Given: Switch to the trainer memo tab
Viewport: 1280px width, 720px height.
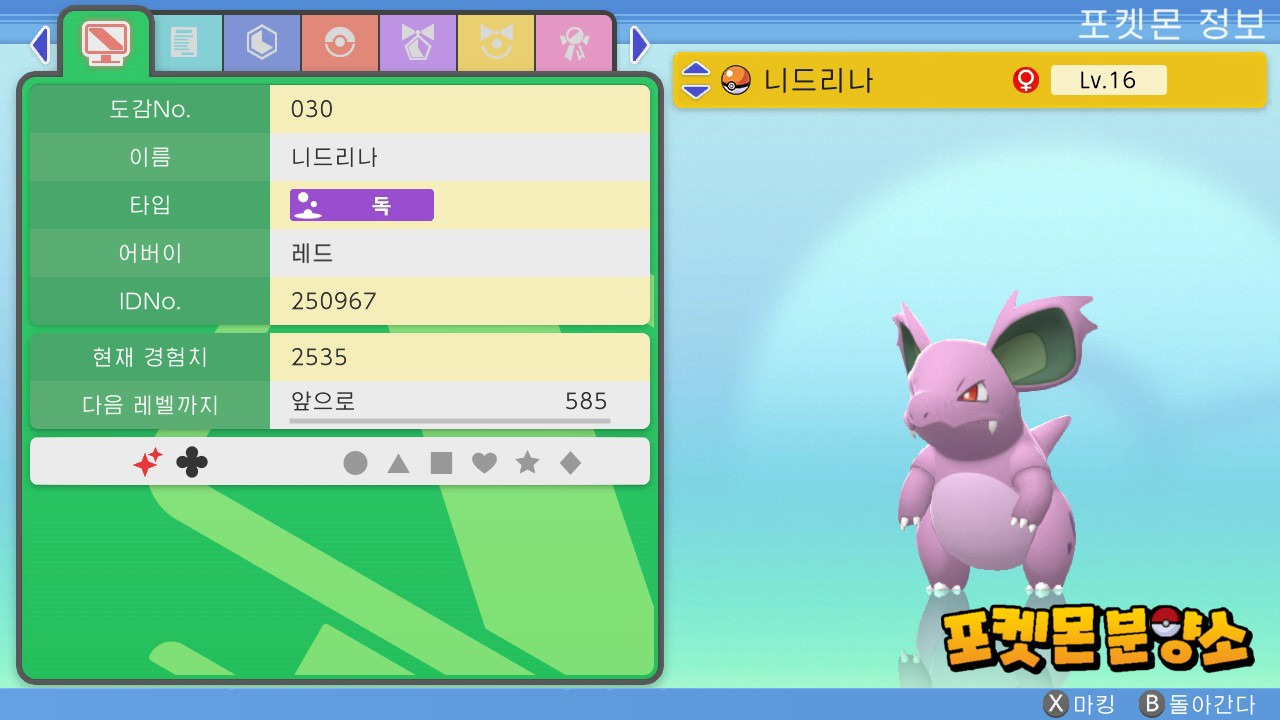Looking at the screenshot, I should (183, 42).
